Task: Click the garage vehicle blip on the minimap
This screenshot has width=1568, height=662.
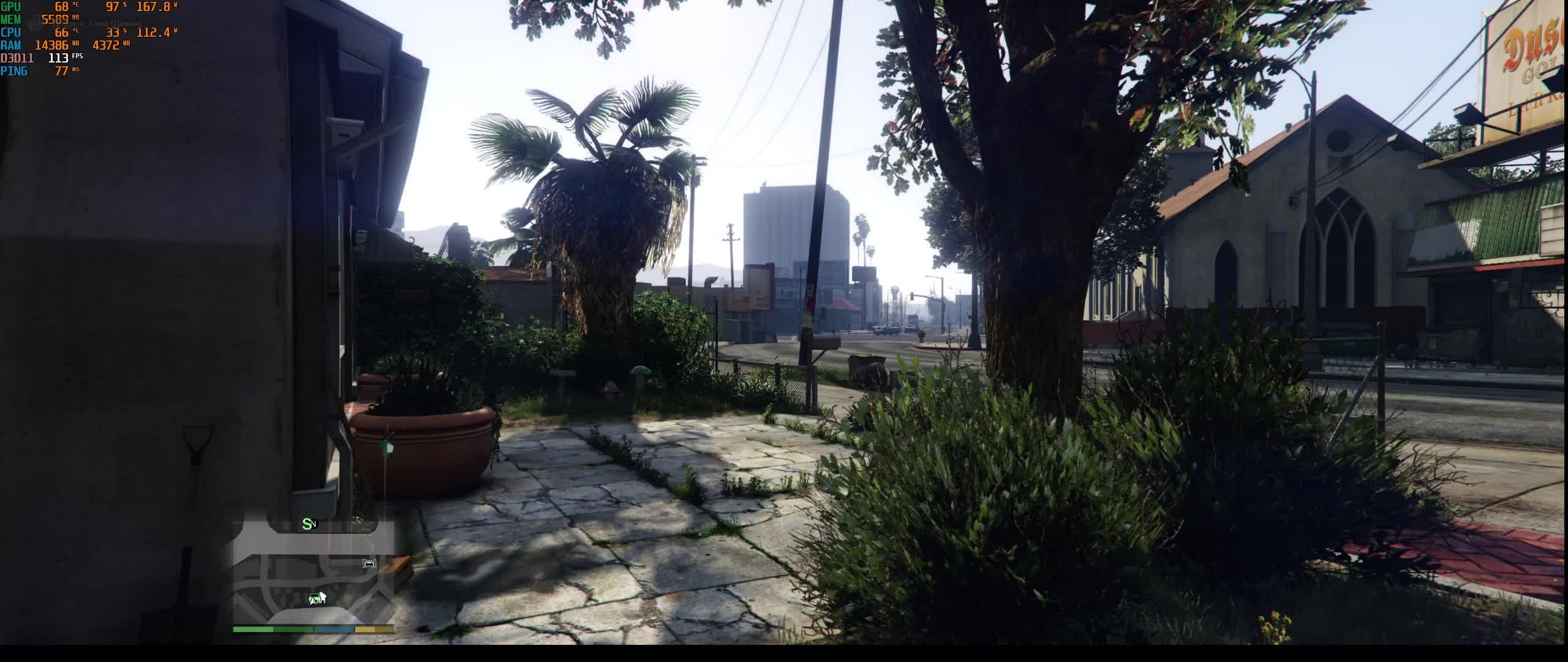Action: coord(369,563)
